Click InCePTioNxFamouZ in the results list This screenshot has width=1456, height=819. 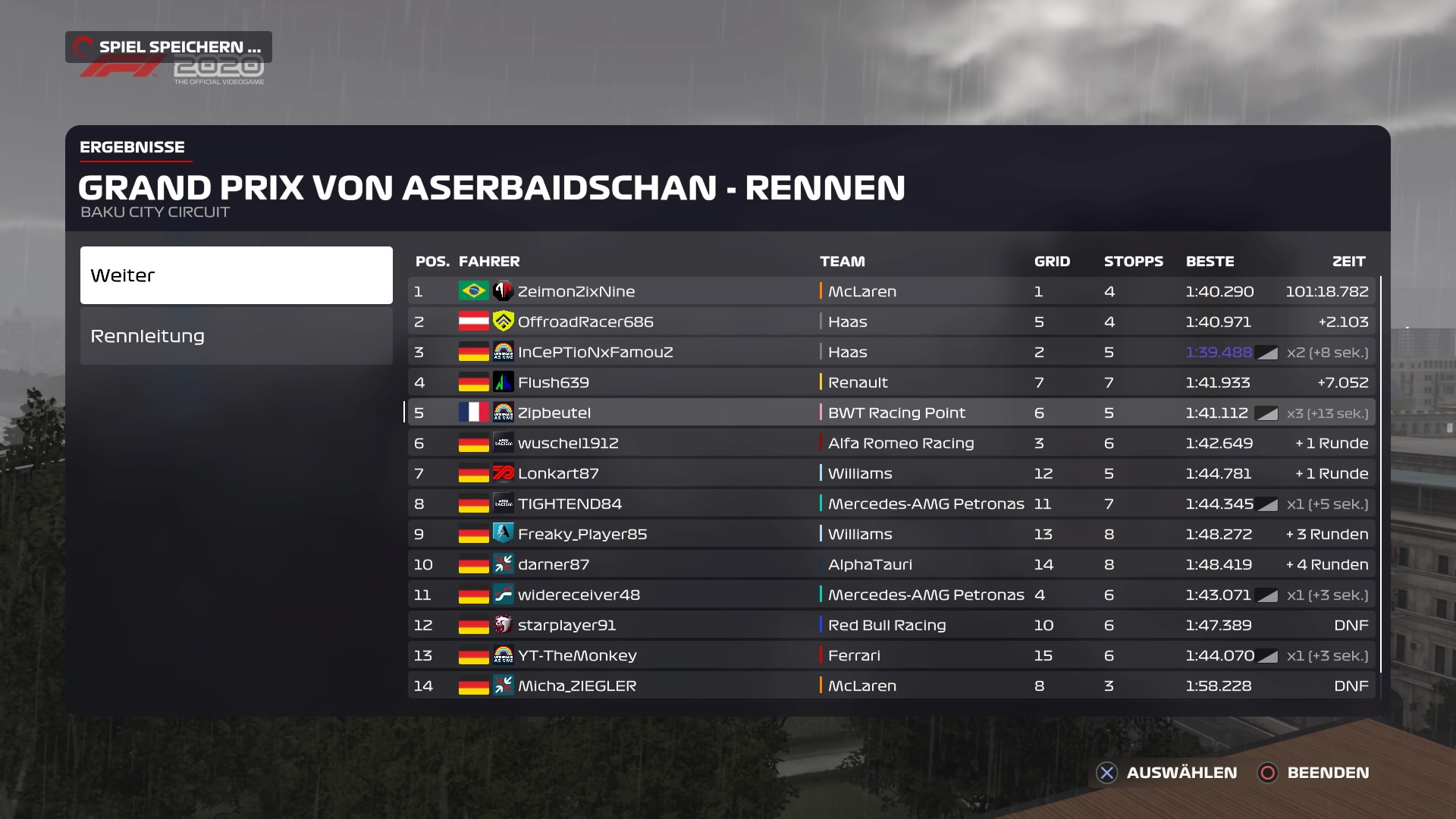click(891, 352)
